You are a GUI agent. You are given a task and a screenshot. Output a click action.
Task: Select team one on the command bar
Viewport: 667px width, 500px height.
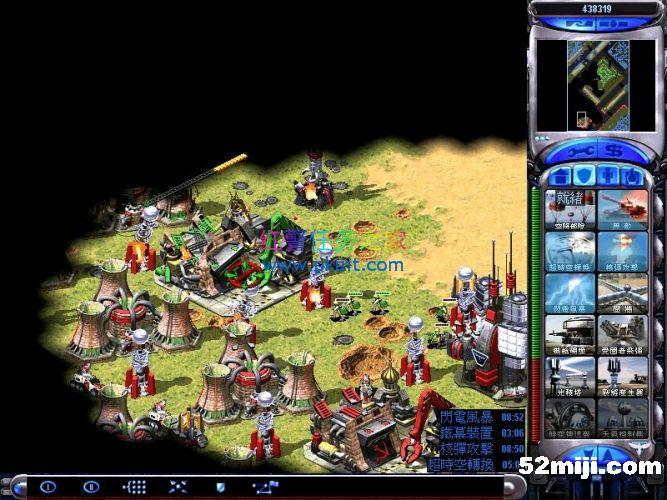tap(48, 487)
